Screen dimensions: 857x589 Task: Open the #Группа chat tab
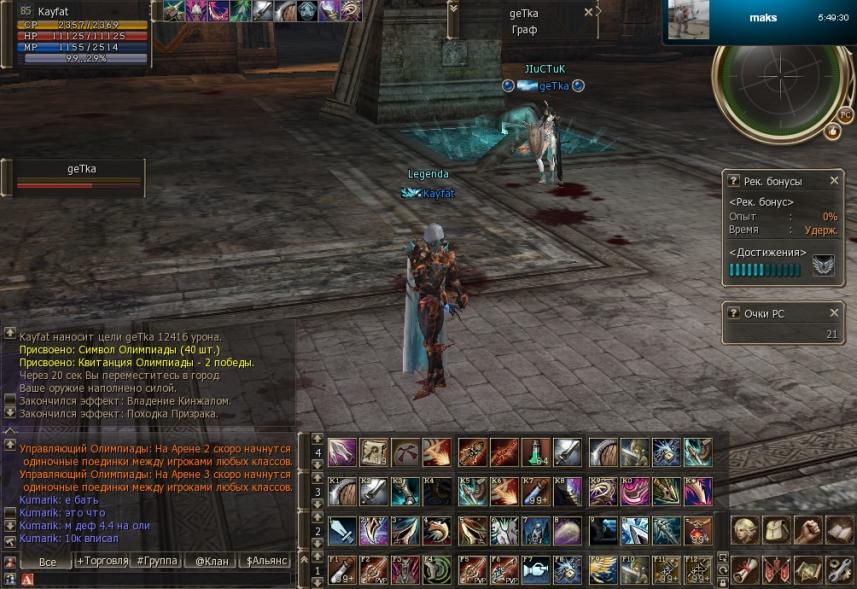[157, 561]
